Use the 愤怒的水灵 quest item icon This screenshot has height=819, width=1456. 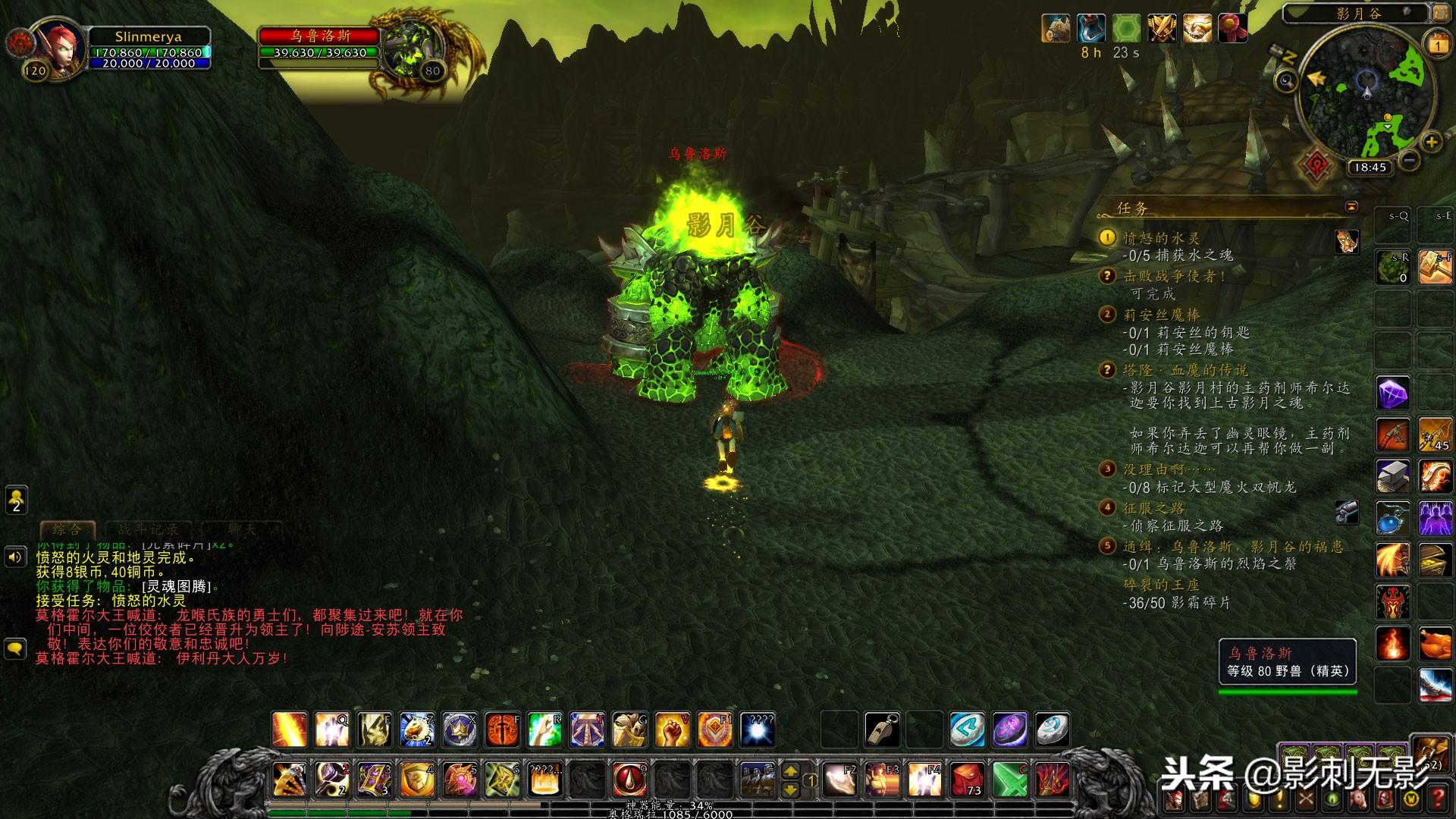[1347, 242]
